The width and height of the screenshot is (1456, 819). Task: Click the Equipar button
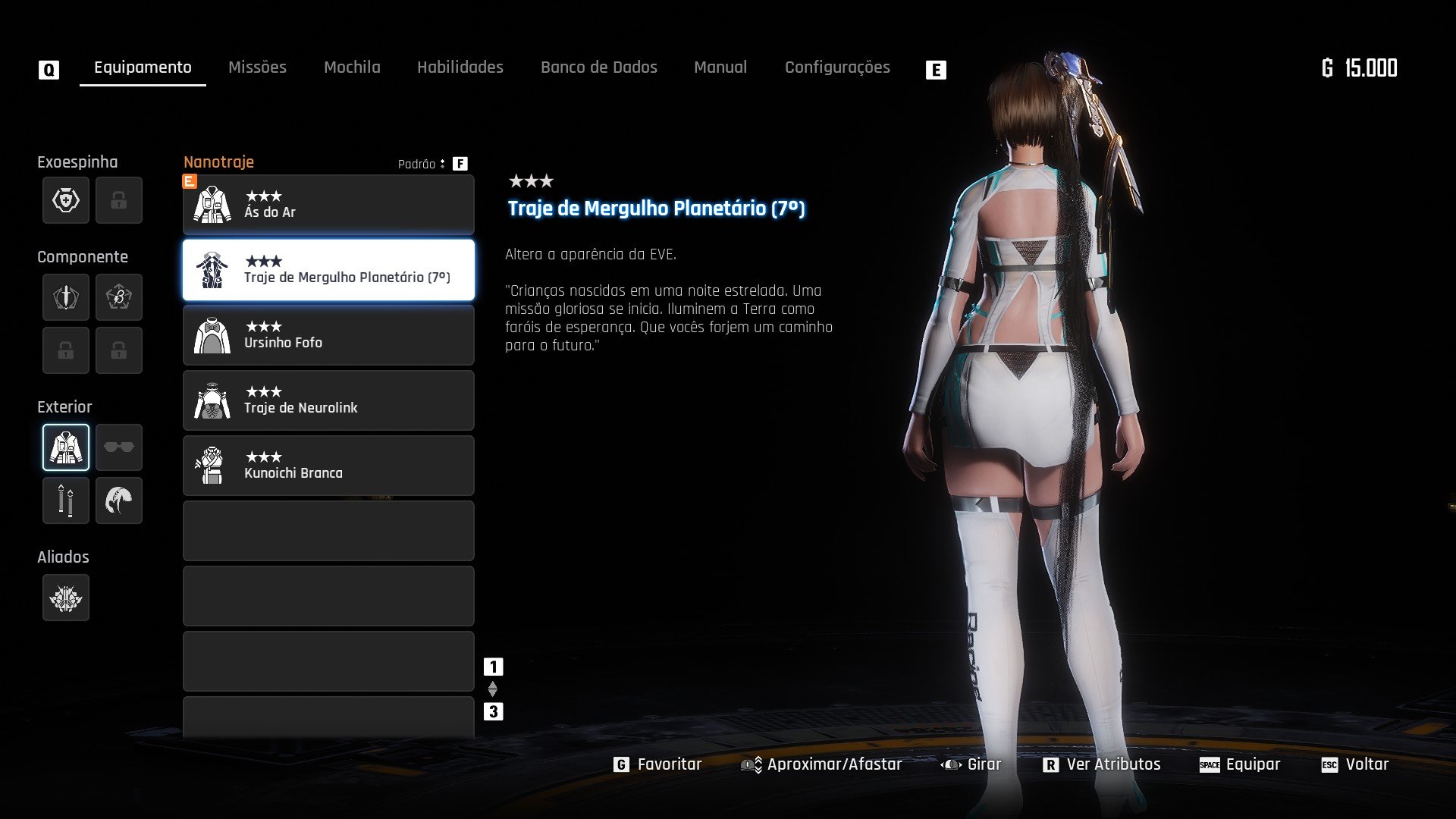tap(1241, 764)
